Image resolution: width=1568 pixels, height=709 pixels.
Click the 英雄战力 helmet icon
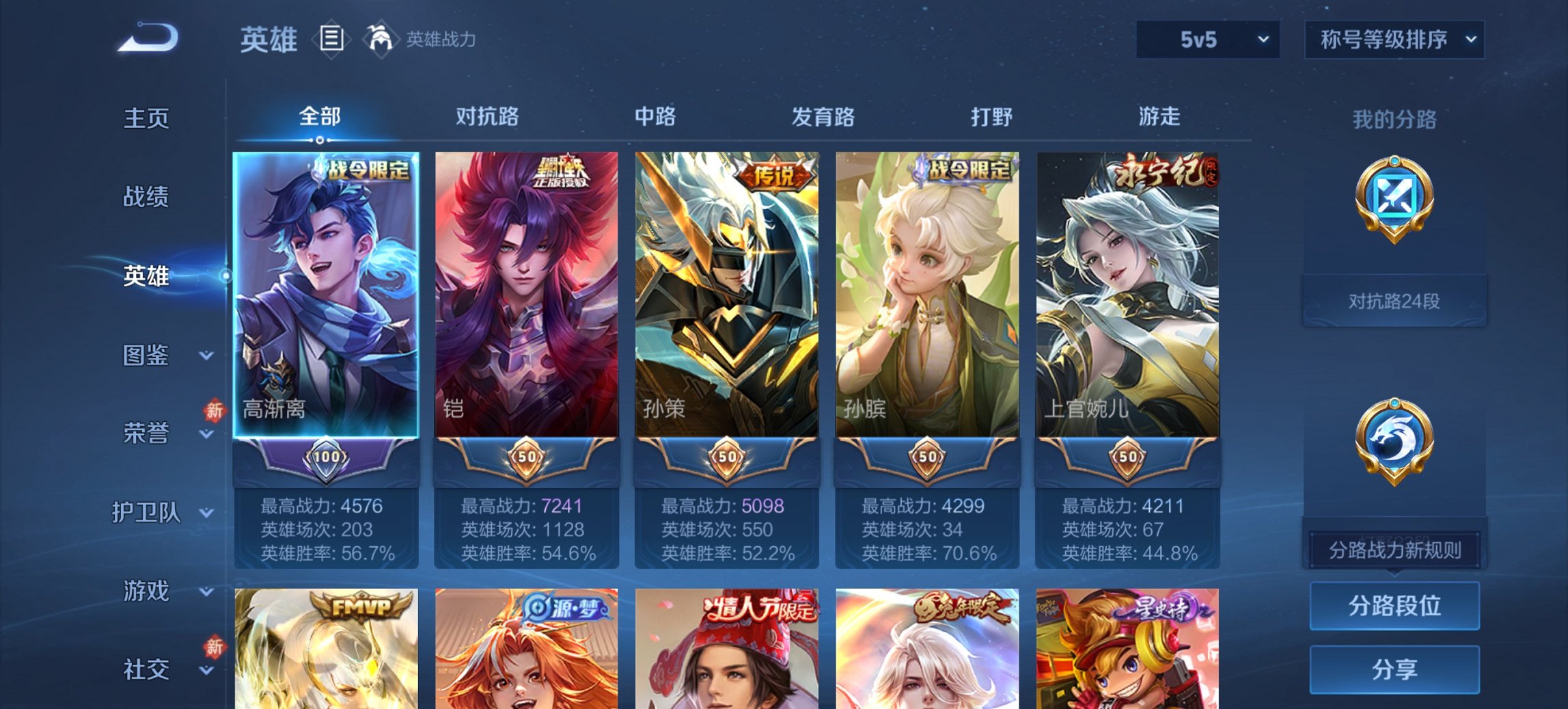[x=381, y=40]
